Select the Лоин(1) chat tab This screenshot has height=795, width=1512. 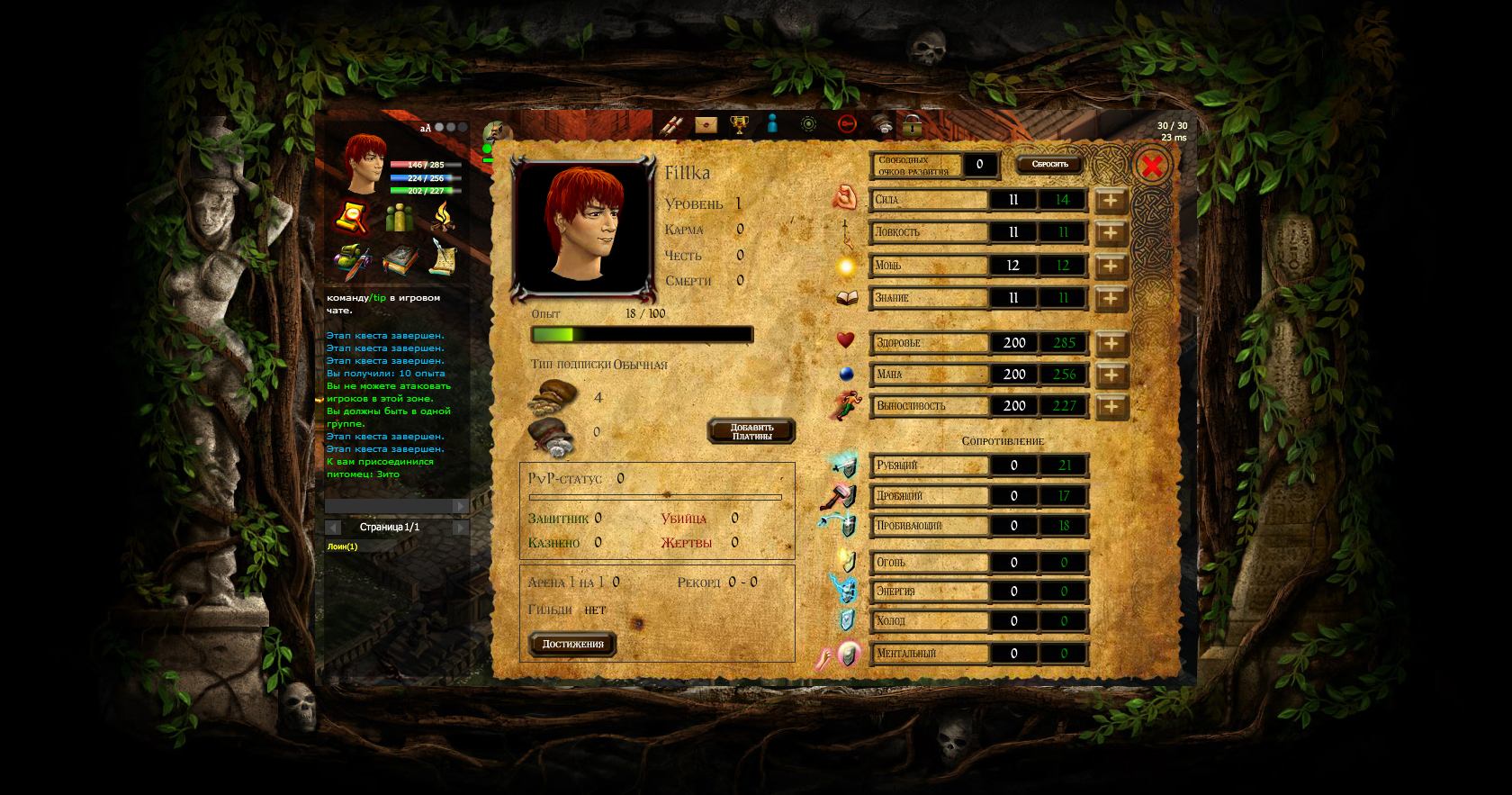[x=342, y=547]
